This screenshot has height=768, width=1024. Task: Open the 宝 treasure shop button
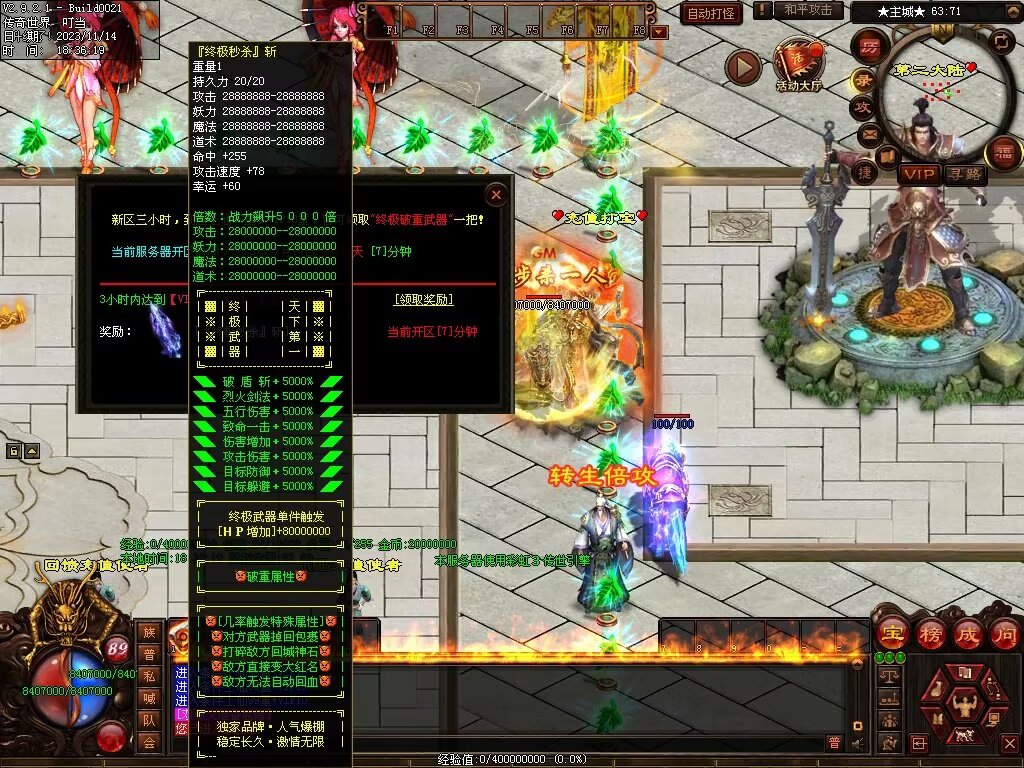tap(890, 634)
